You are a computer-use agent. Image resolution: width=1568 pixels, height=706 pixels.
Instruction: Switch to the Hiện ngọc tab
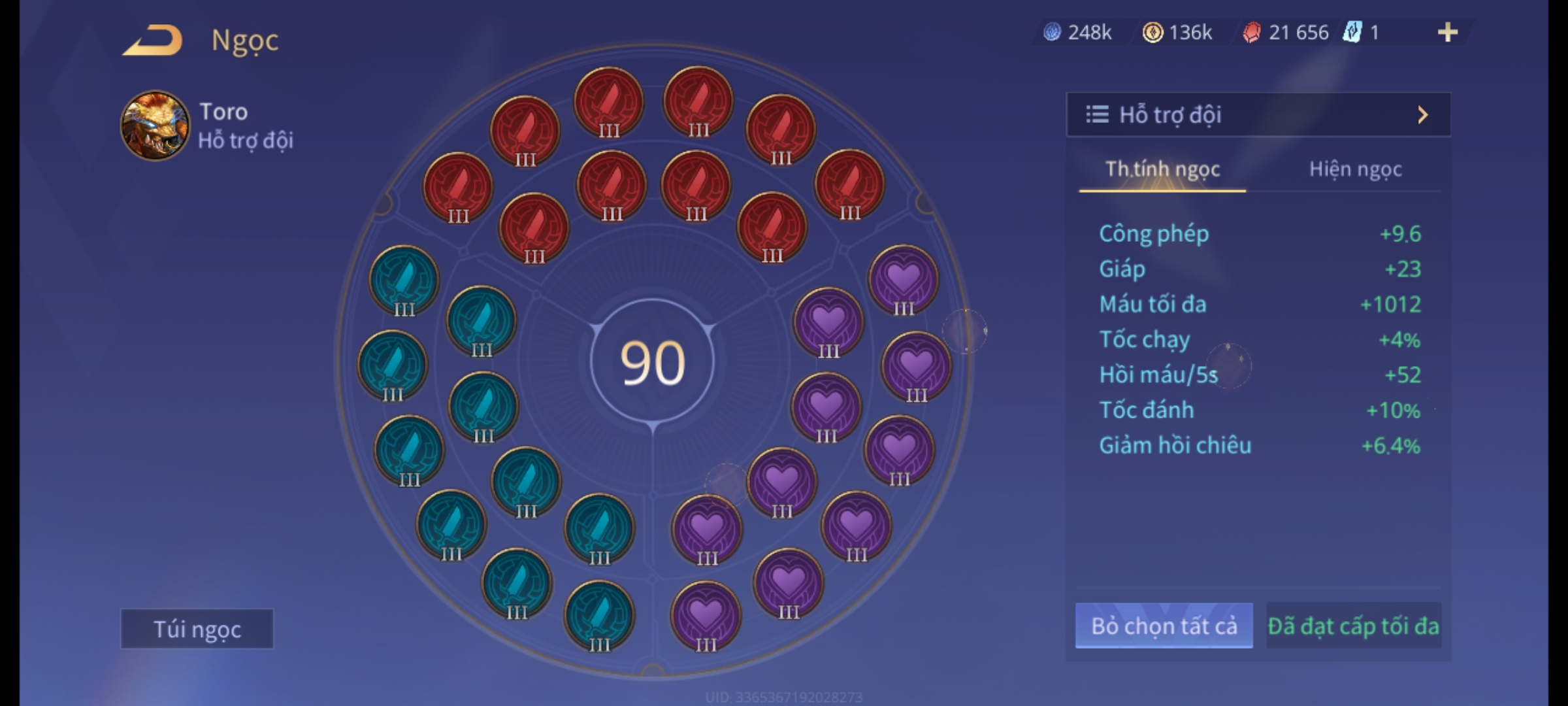pyautogui.click(x=1355, y=169)
